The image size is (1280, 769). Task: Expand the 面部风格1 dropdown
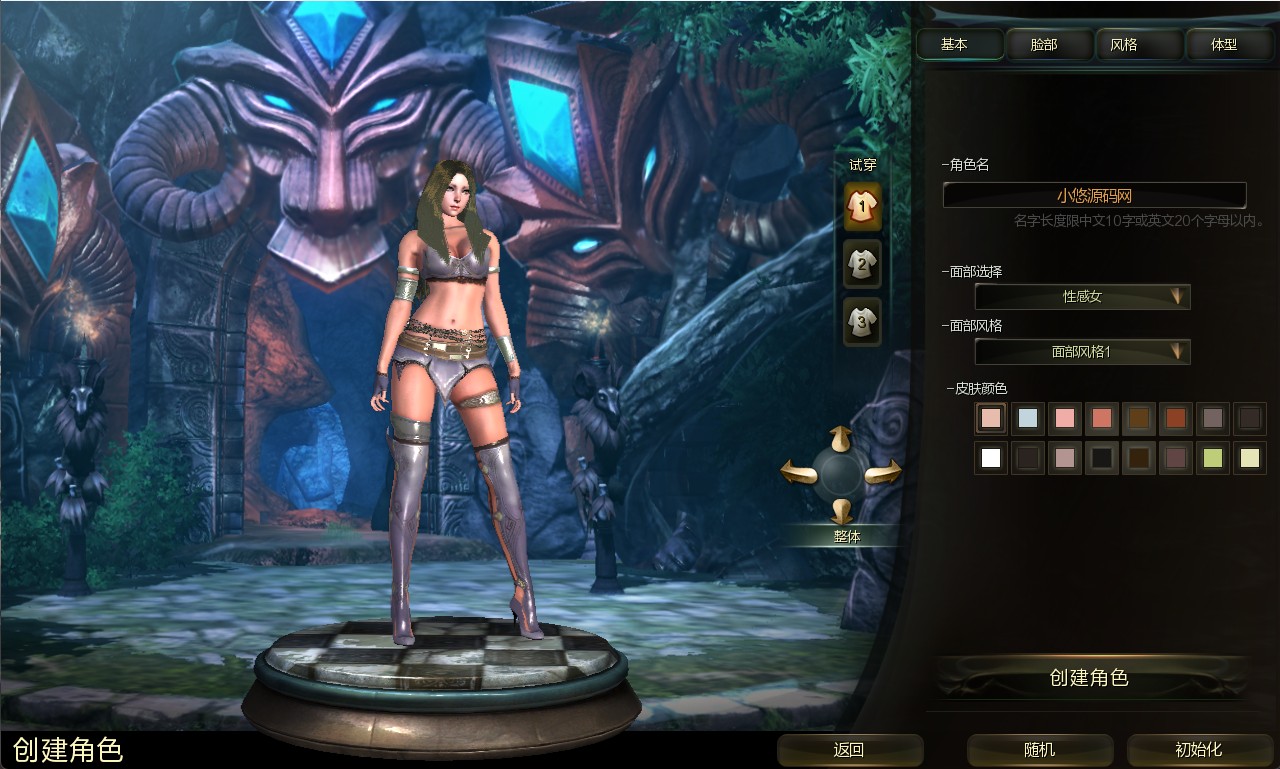pos(1082,352)
